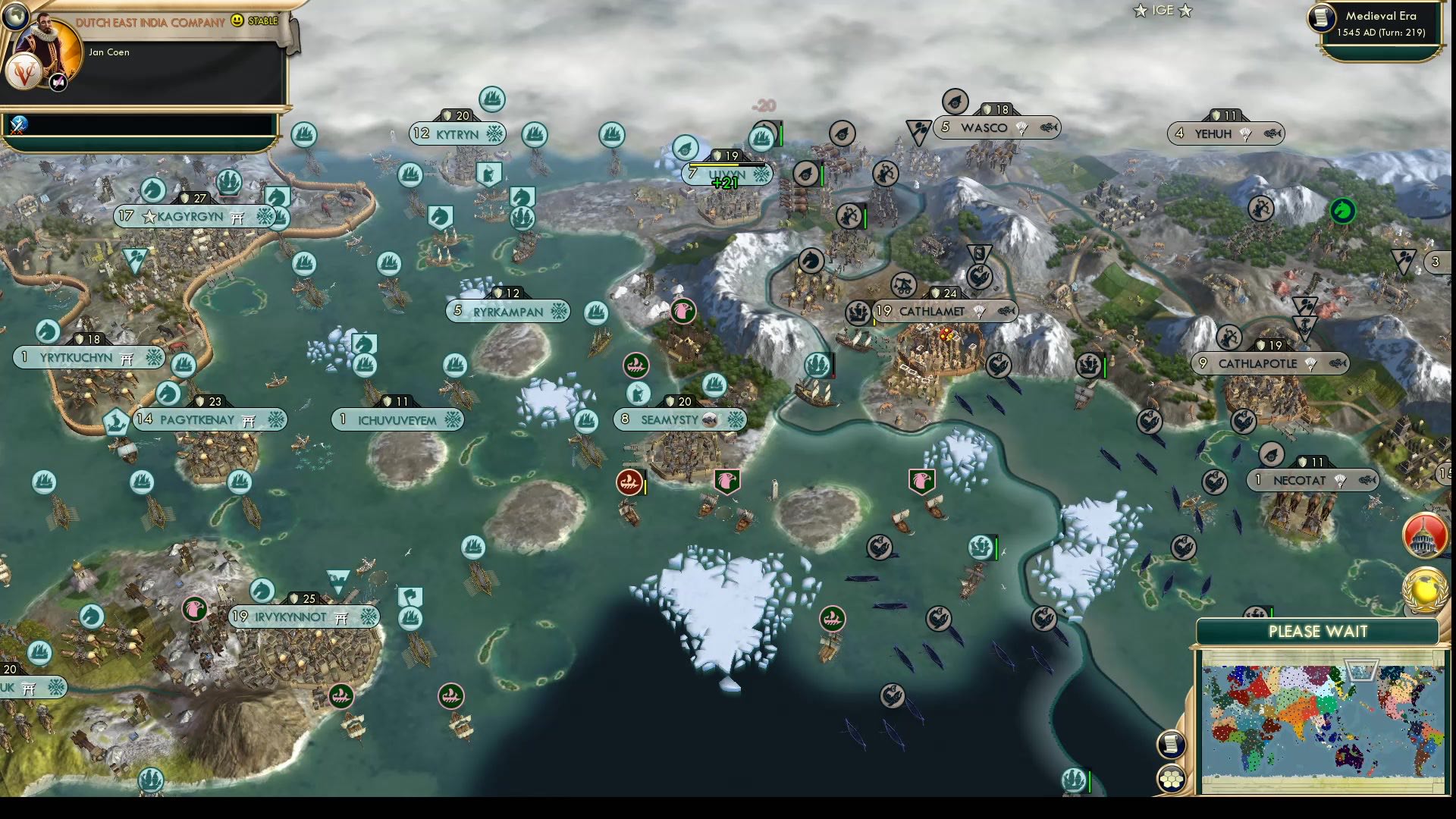Click the star toggle left of IGE
1456x819 pixels.
click(x=1141, y=11)
